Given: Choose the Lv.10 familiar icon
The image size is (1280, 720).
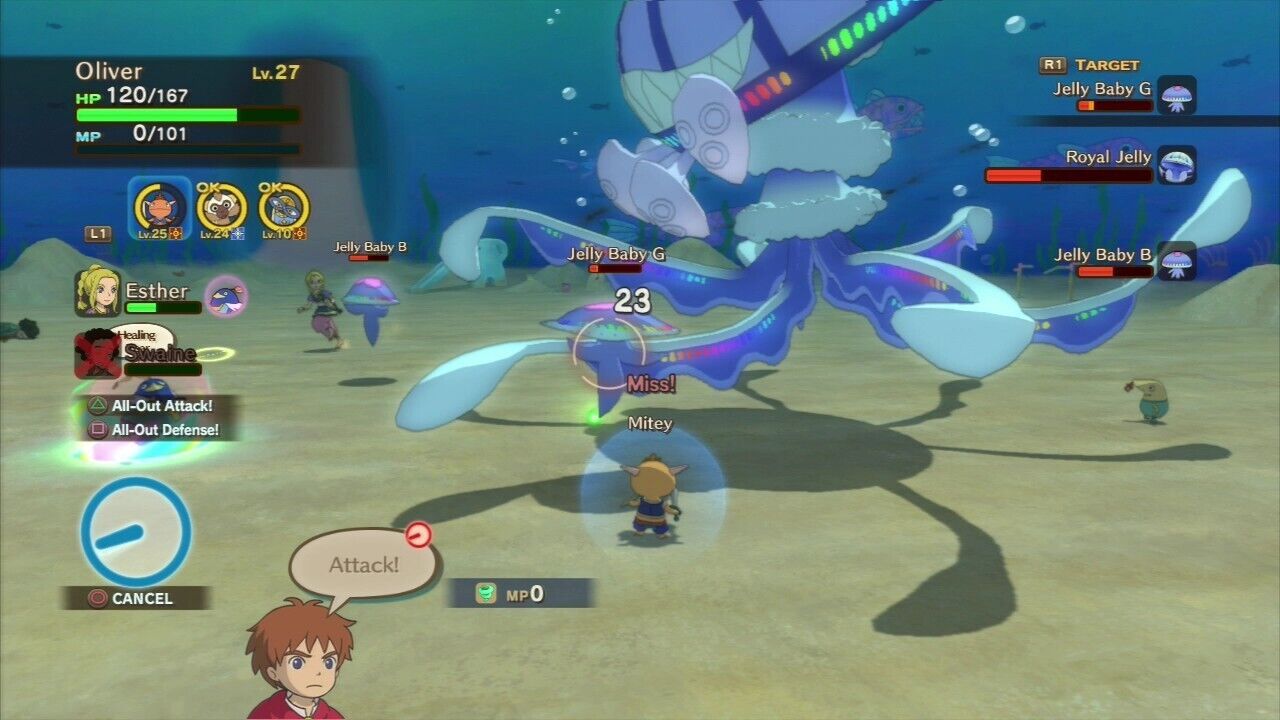Looking at the screenshot, I should [x=283, y=208].
